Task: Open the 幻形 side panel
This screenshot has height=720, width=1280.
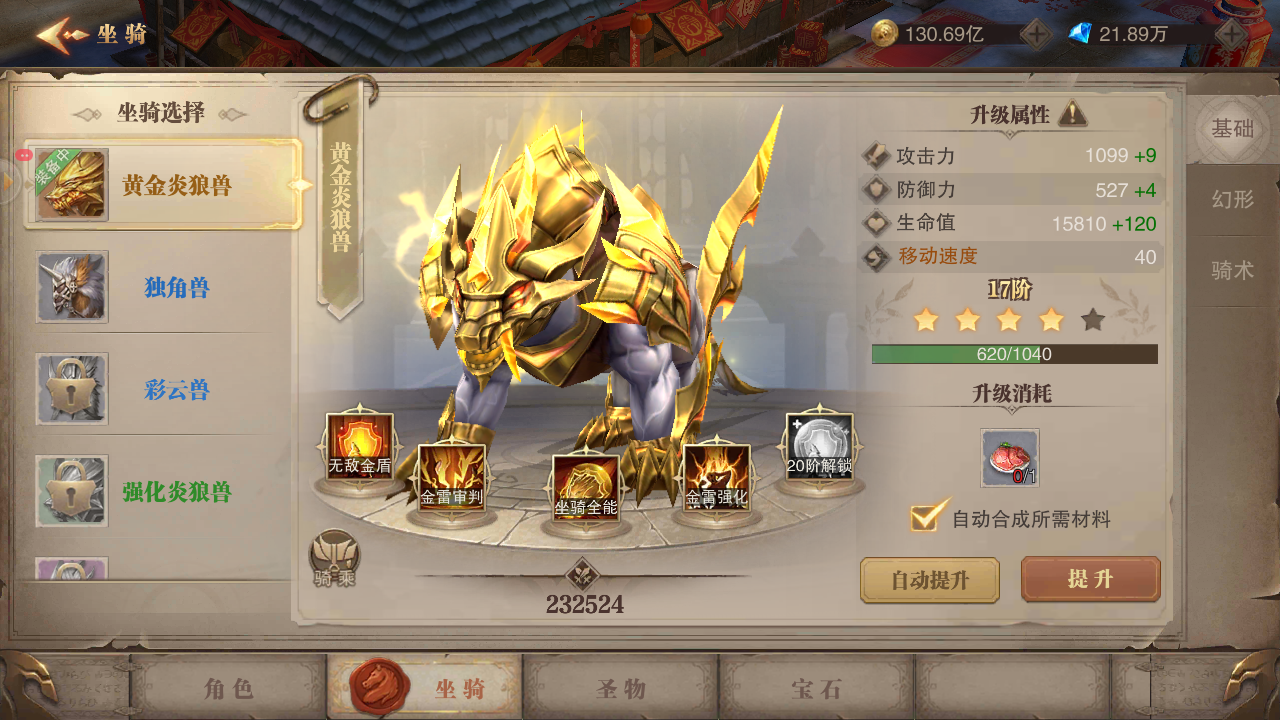Action: pyautogui.click(x=1232, y=200)
